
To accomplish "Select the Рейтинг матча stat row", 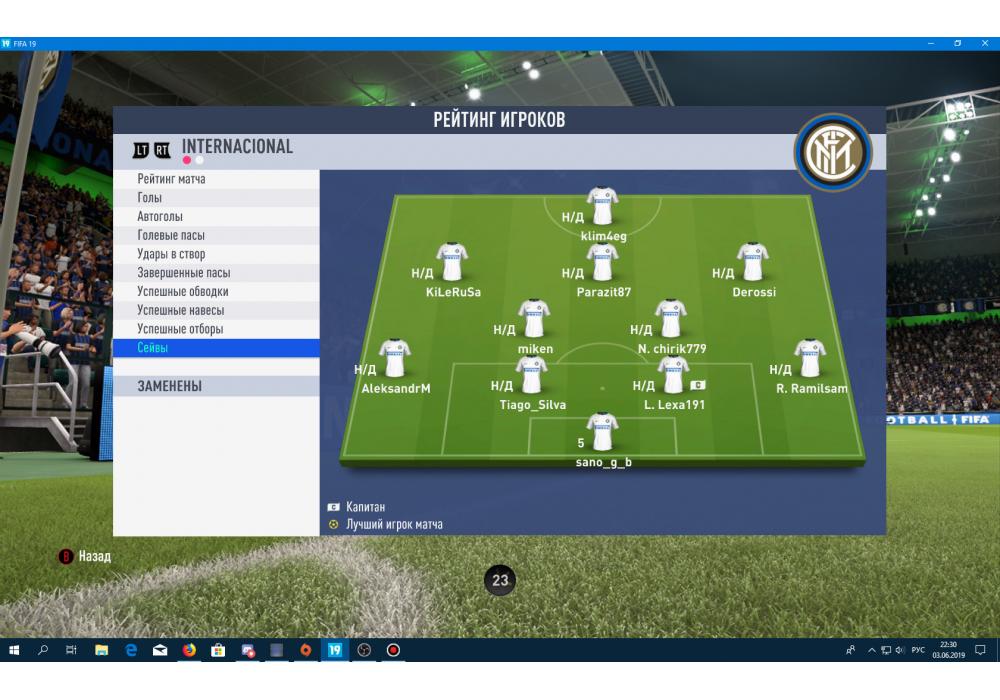I will pos(216,179).
